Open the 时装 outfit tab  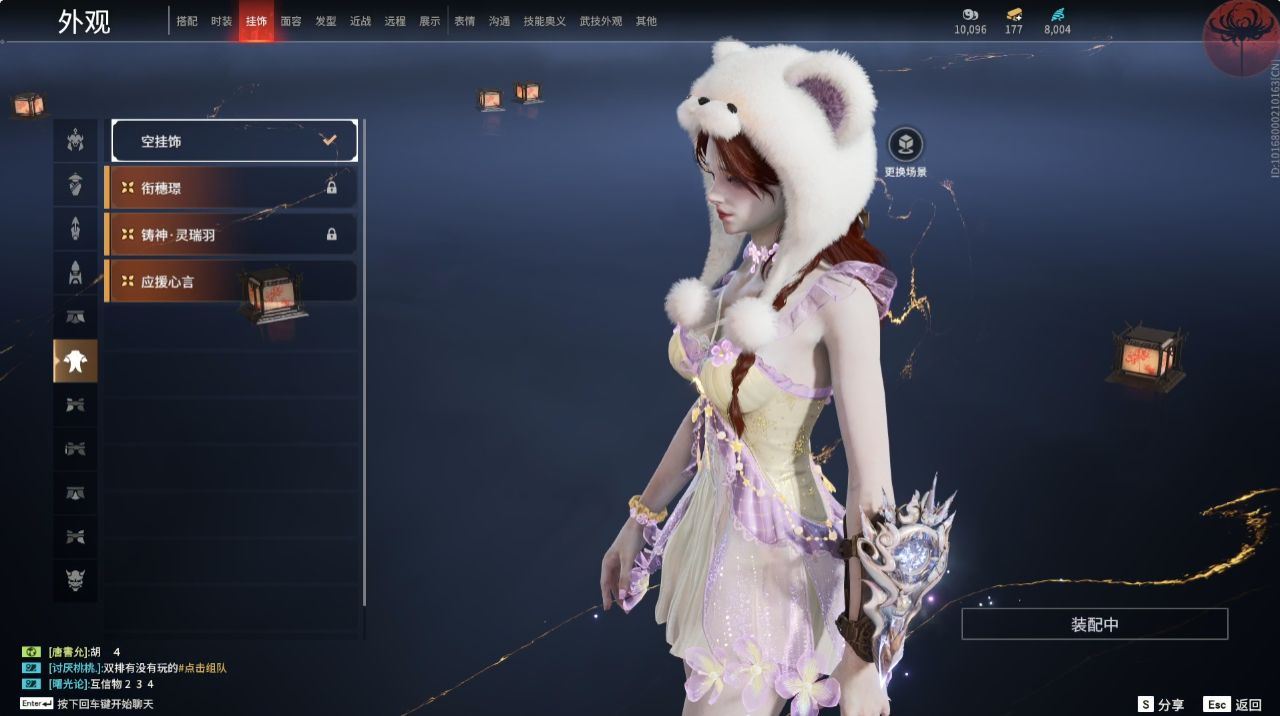click(222, 21)
